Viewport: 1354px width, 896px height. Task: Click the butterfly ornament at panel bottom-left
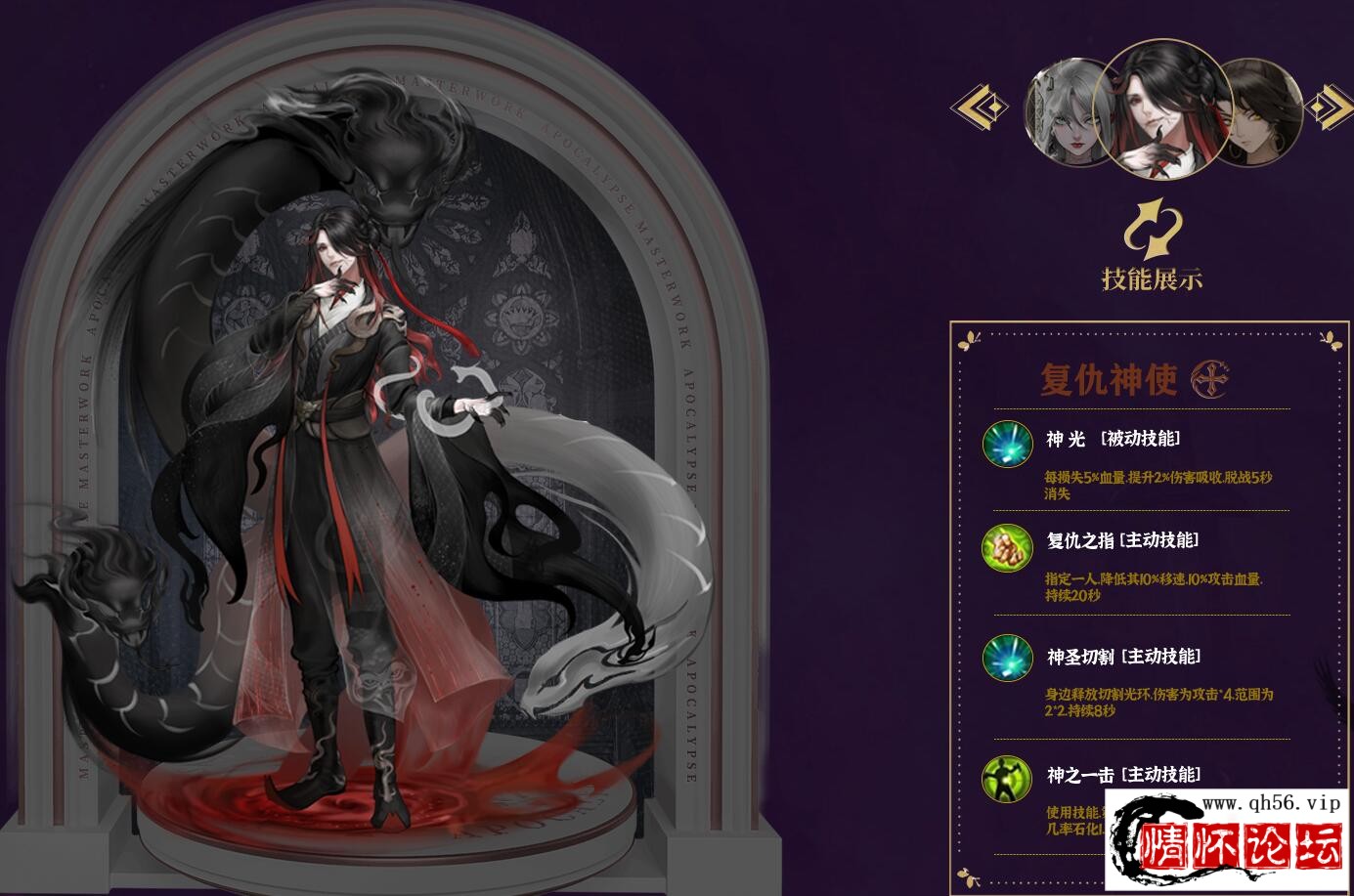pos(969,878)
